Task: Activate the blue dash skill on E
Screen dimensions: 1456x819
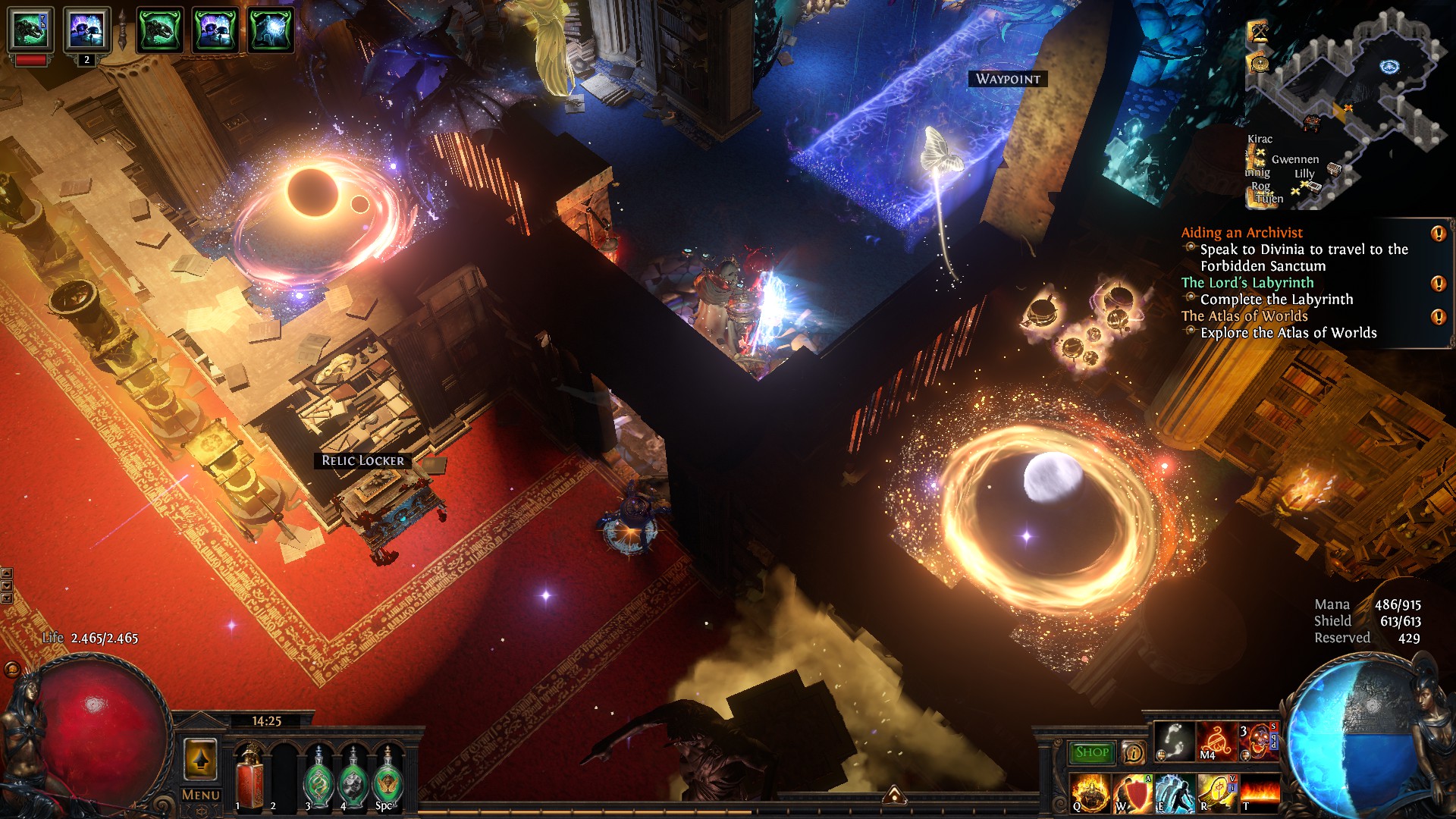Action: tap(1174, 793)
